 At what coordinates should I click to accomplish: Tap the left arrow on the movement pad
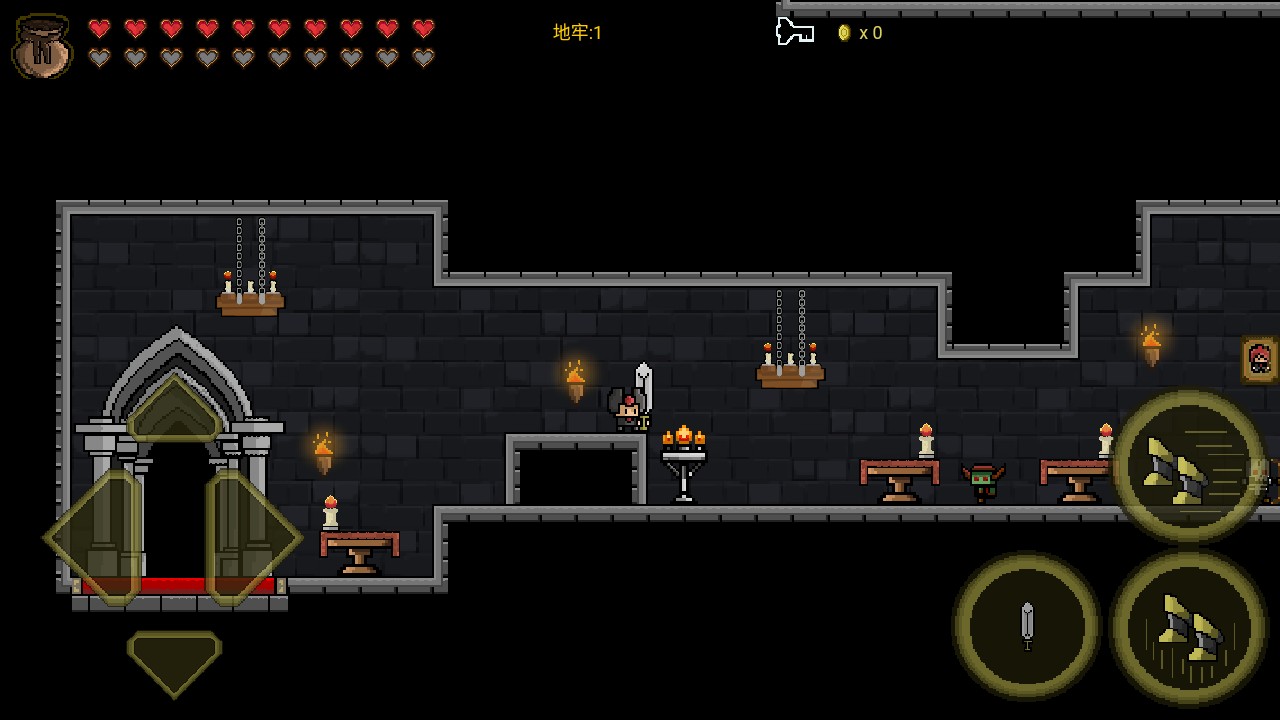[x=93, y=538]
